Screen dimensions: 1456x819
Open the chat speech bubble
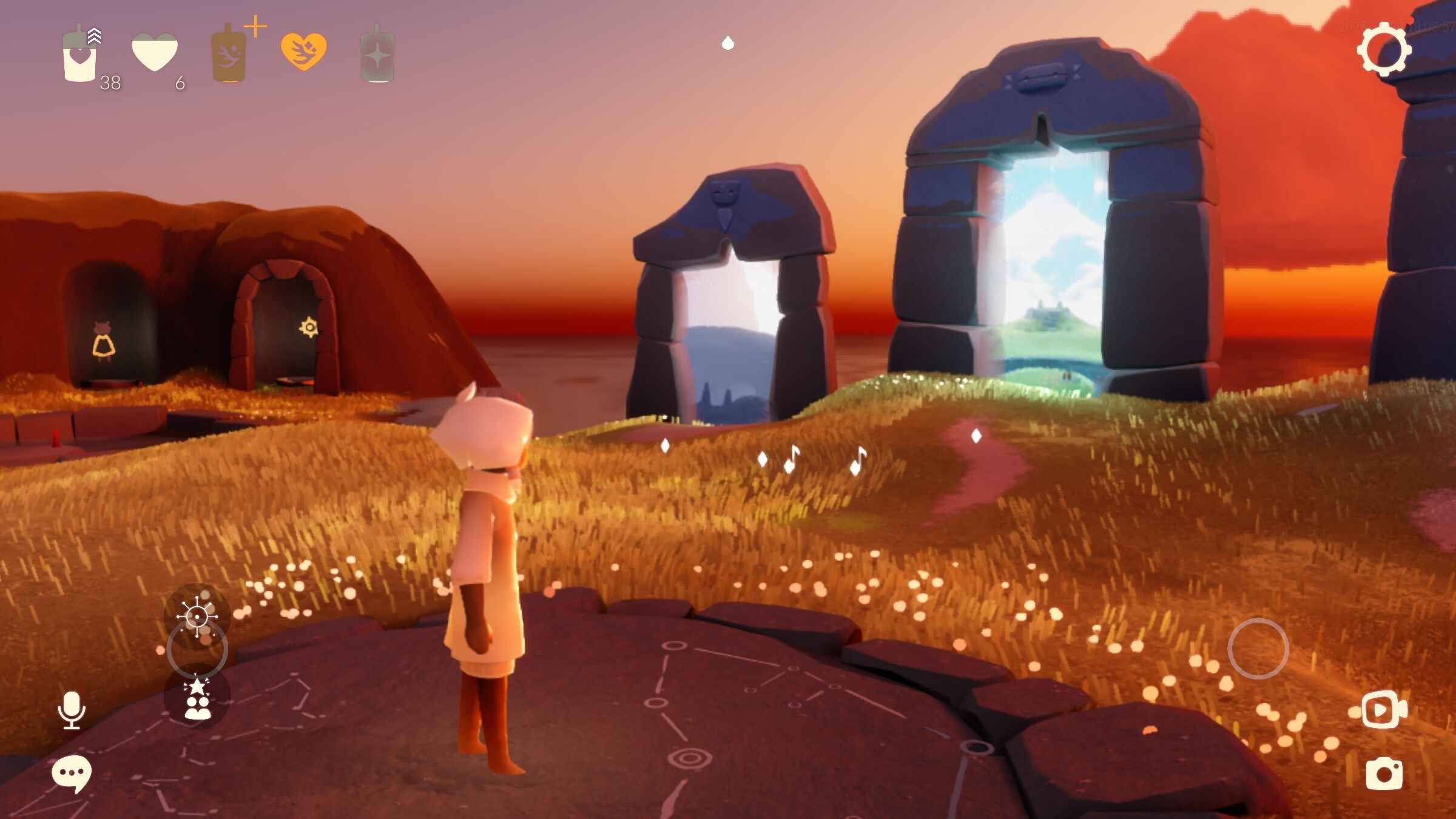coord(72,773)
